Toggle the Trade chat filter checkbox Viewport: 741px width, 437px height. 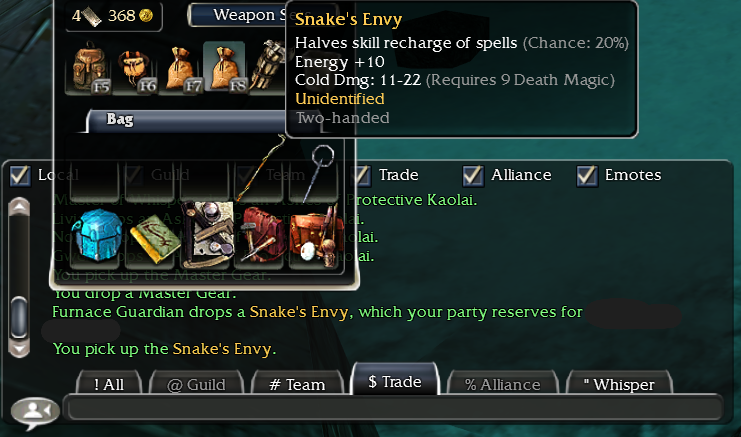coord(362,175)
